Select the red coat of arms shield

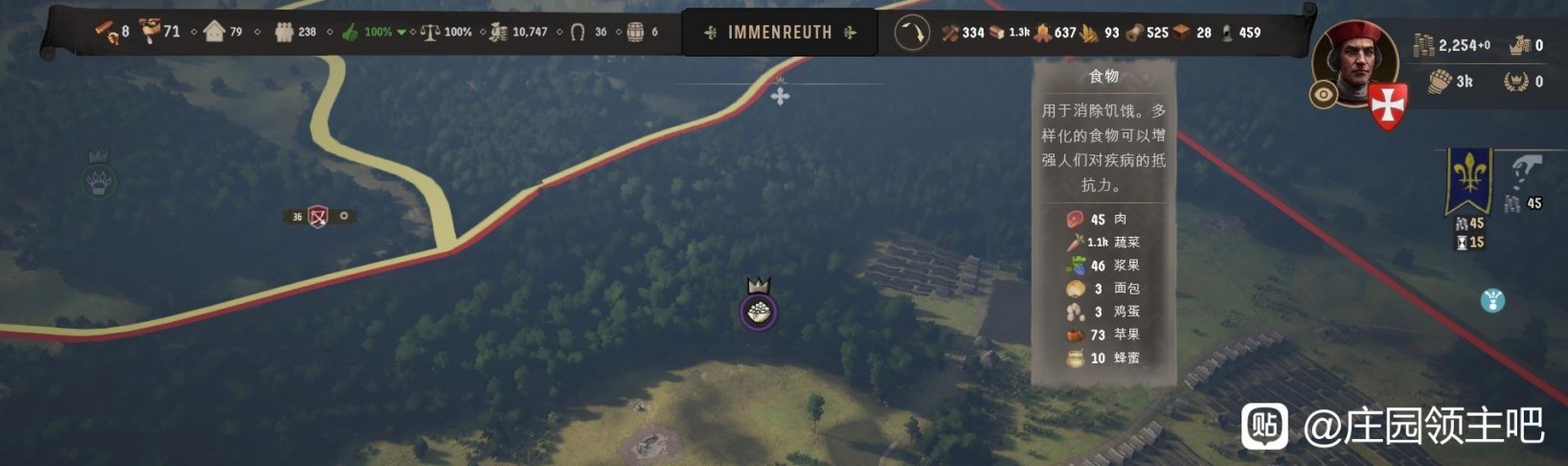tap(1387, 105)
